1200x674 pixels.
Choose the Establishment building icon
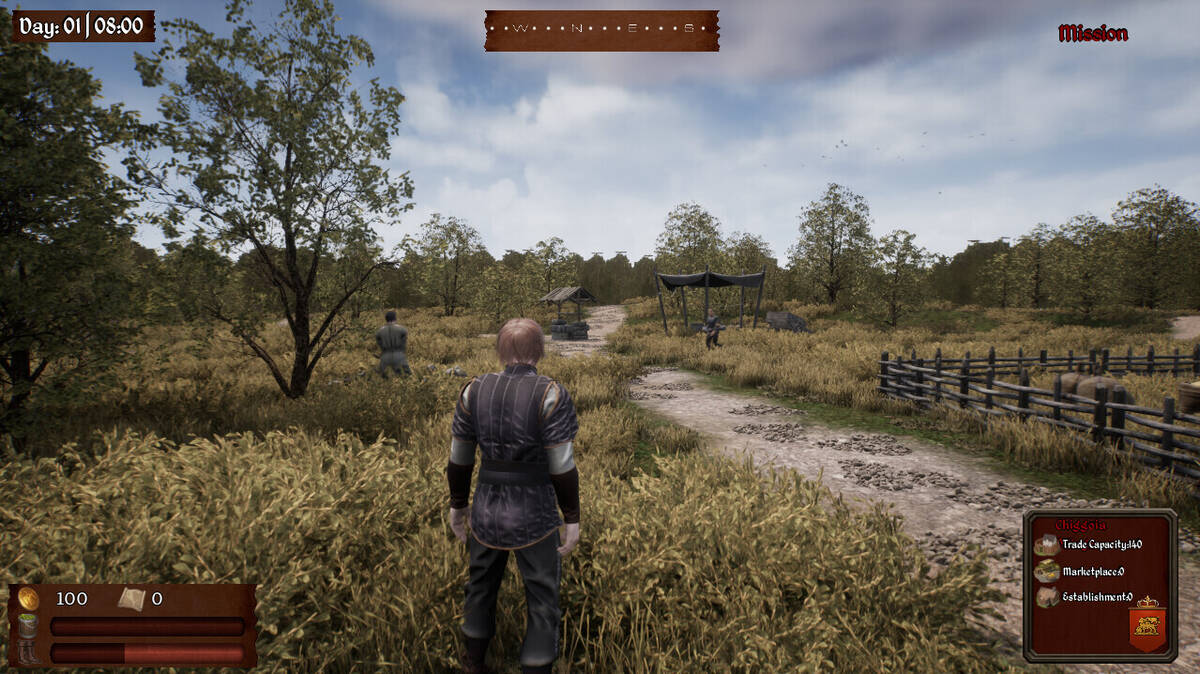click(1046, 597)
